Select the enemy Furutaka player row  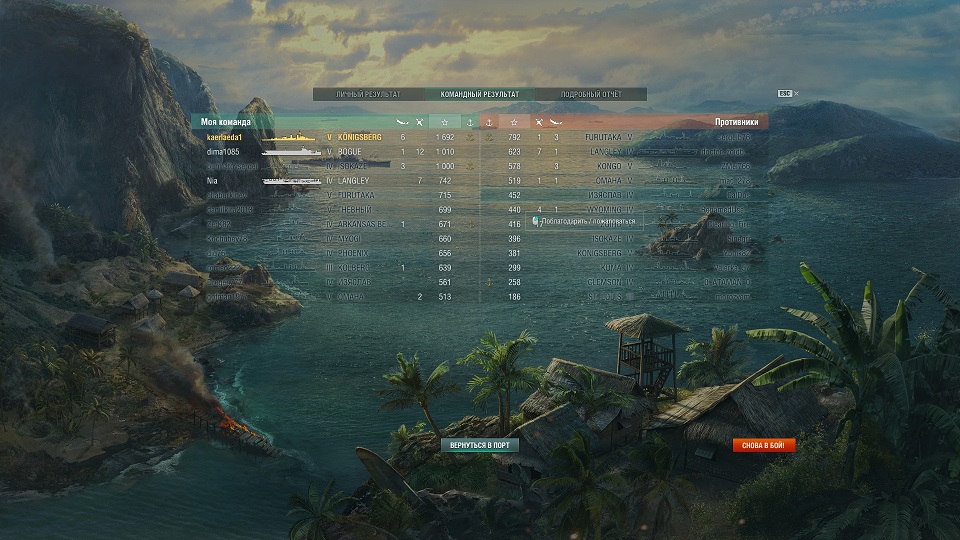[x=640, y=136]
